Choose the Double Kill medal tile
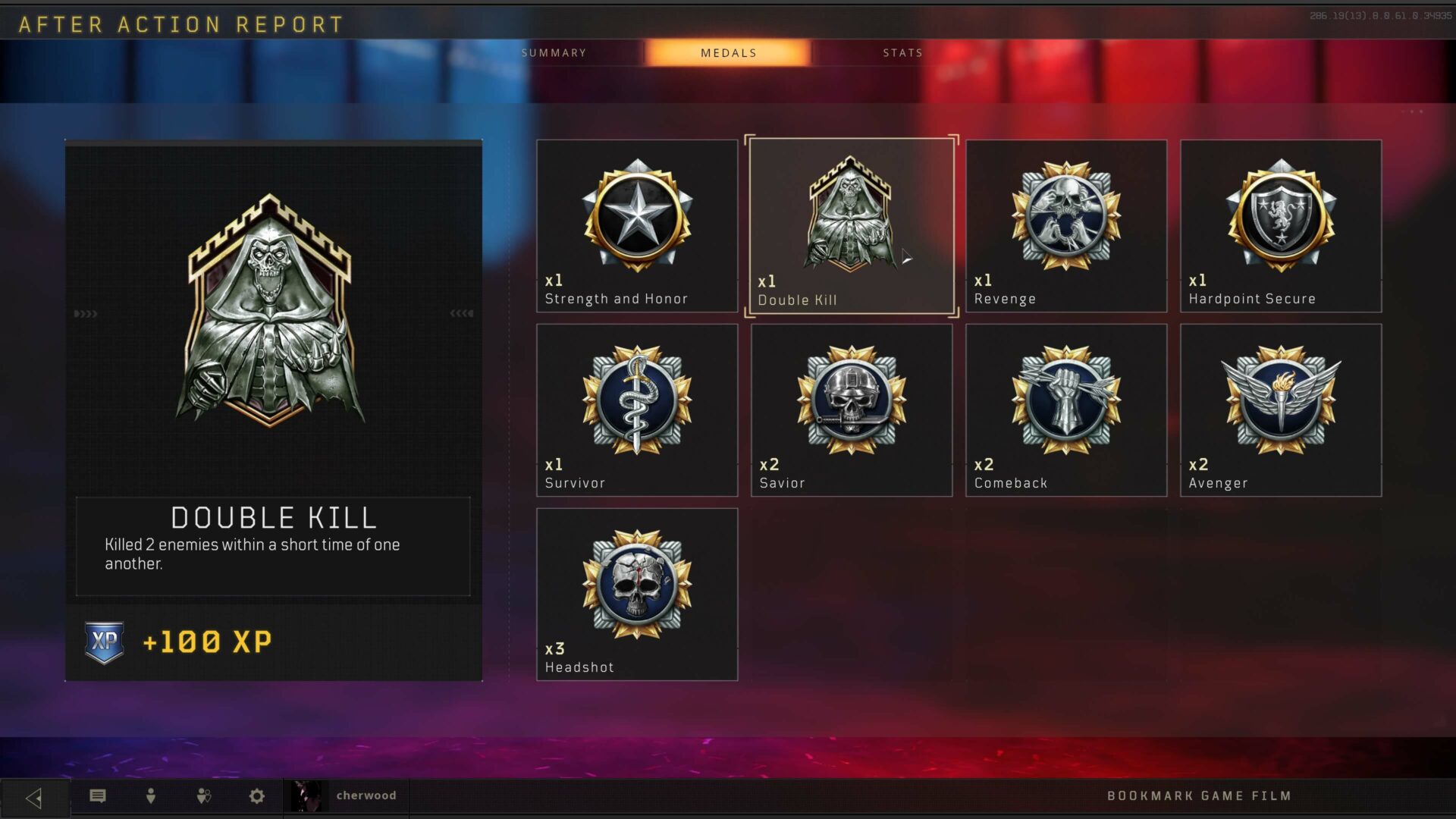This screenshot has width=1456, height=819. [x=852, y=226]
